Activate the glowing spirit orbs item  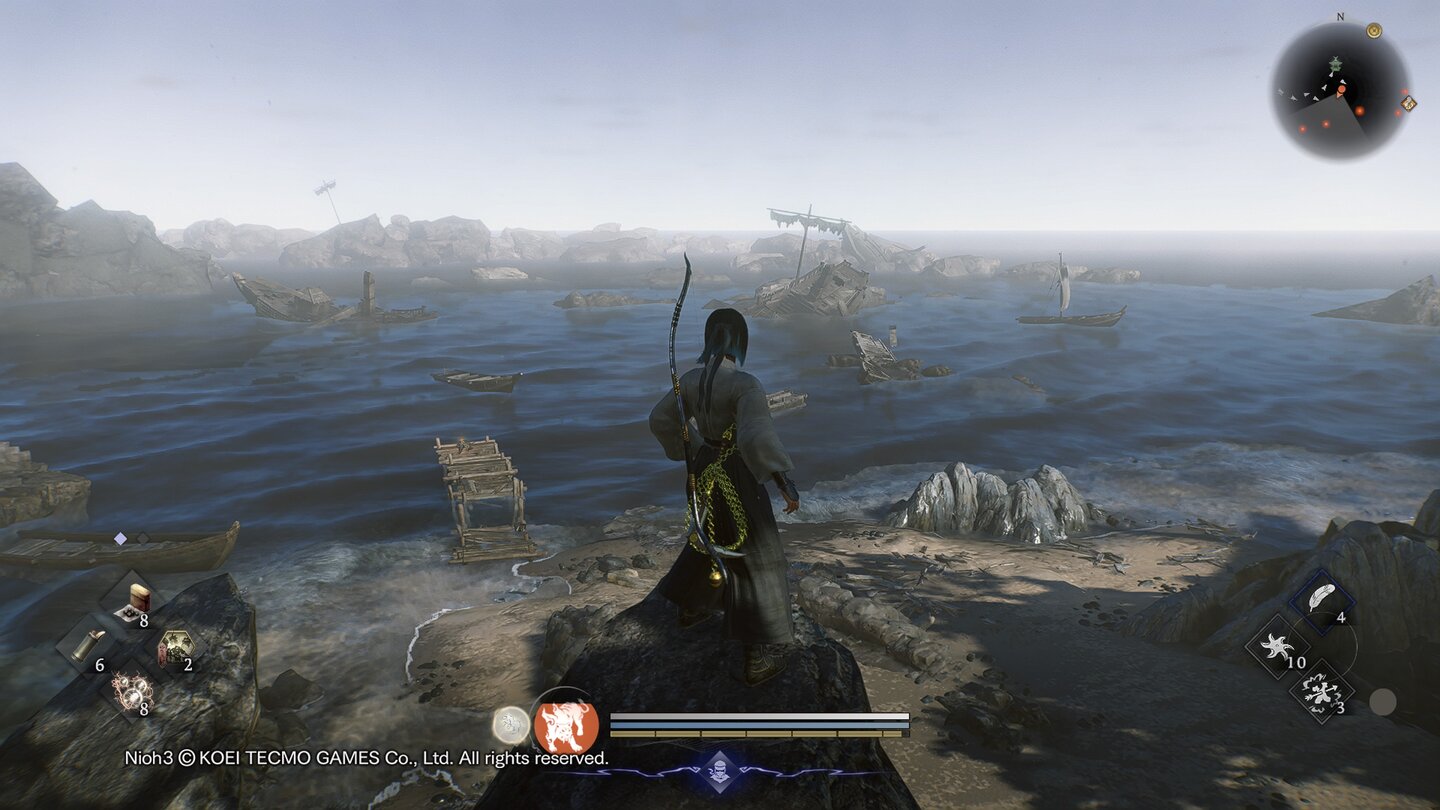point(131,690)
